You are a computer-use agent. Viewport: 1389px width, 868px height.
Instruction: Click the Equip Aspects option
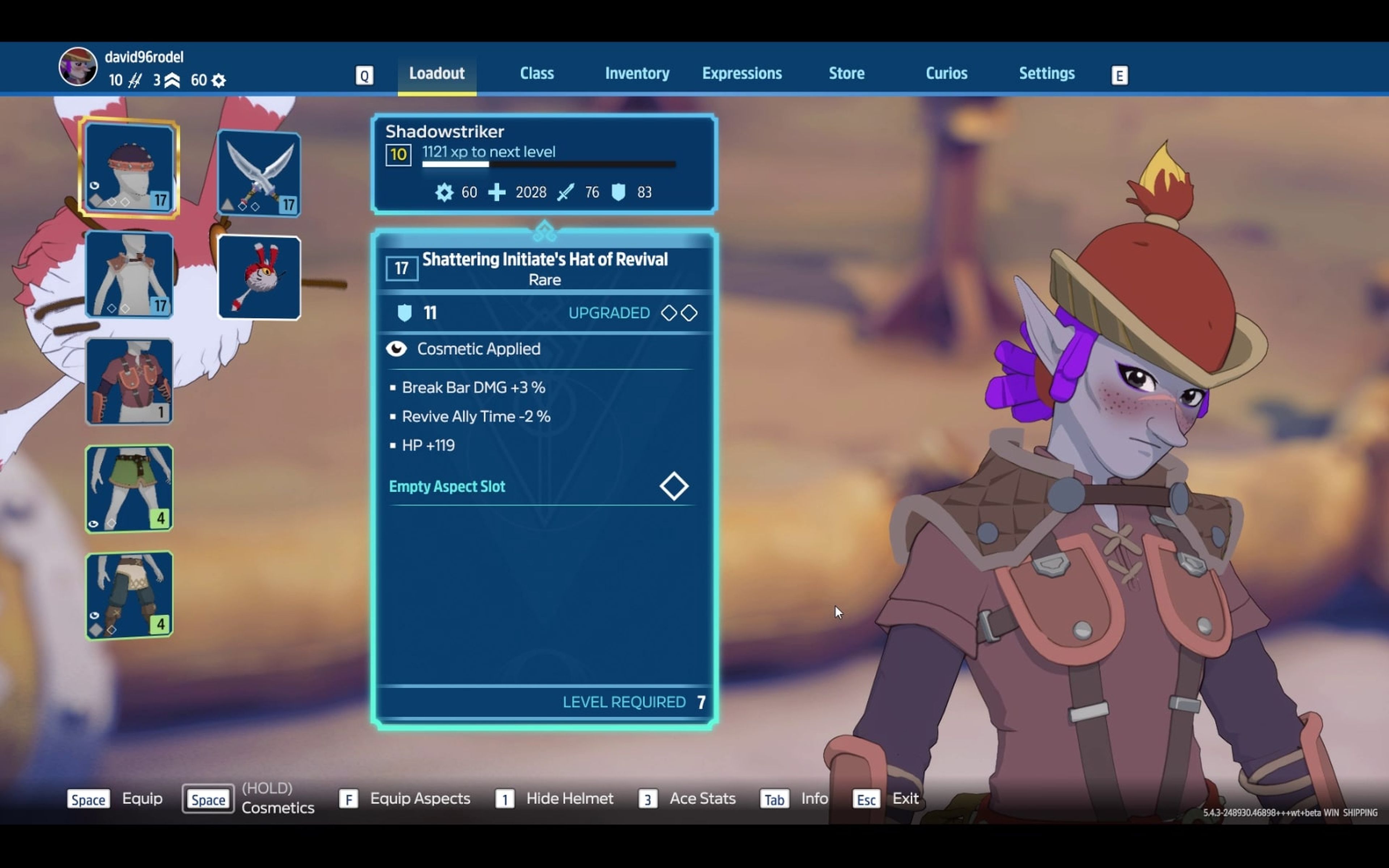click(x=420, y=799)
